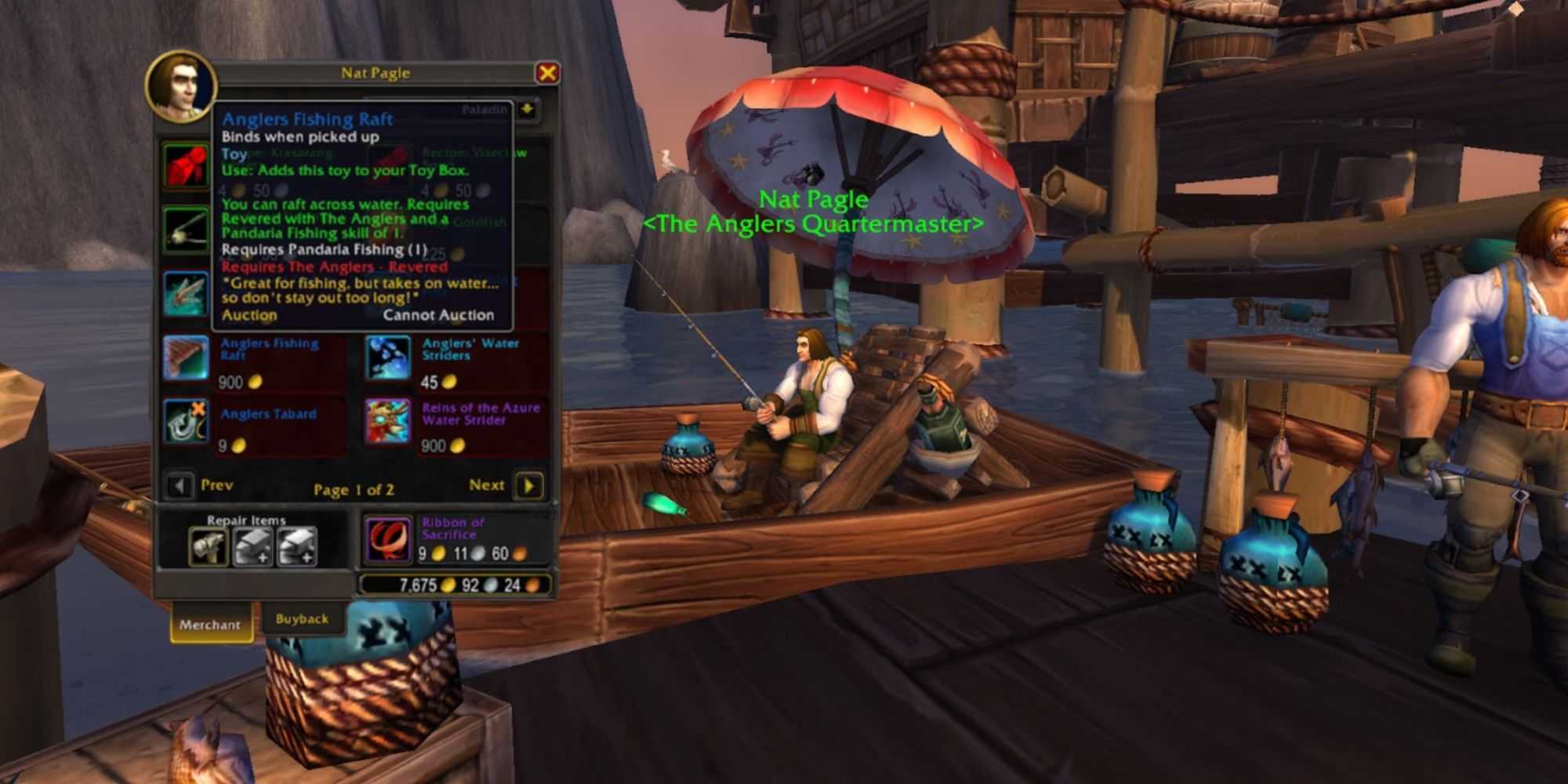The image size is (1568, 784).
Task: Go to the previous merchant page
Action: pos(180,486)
